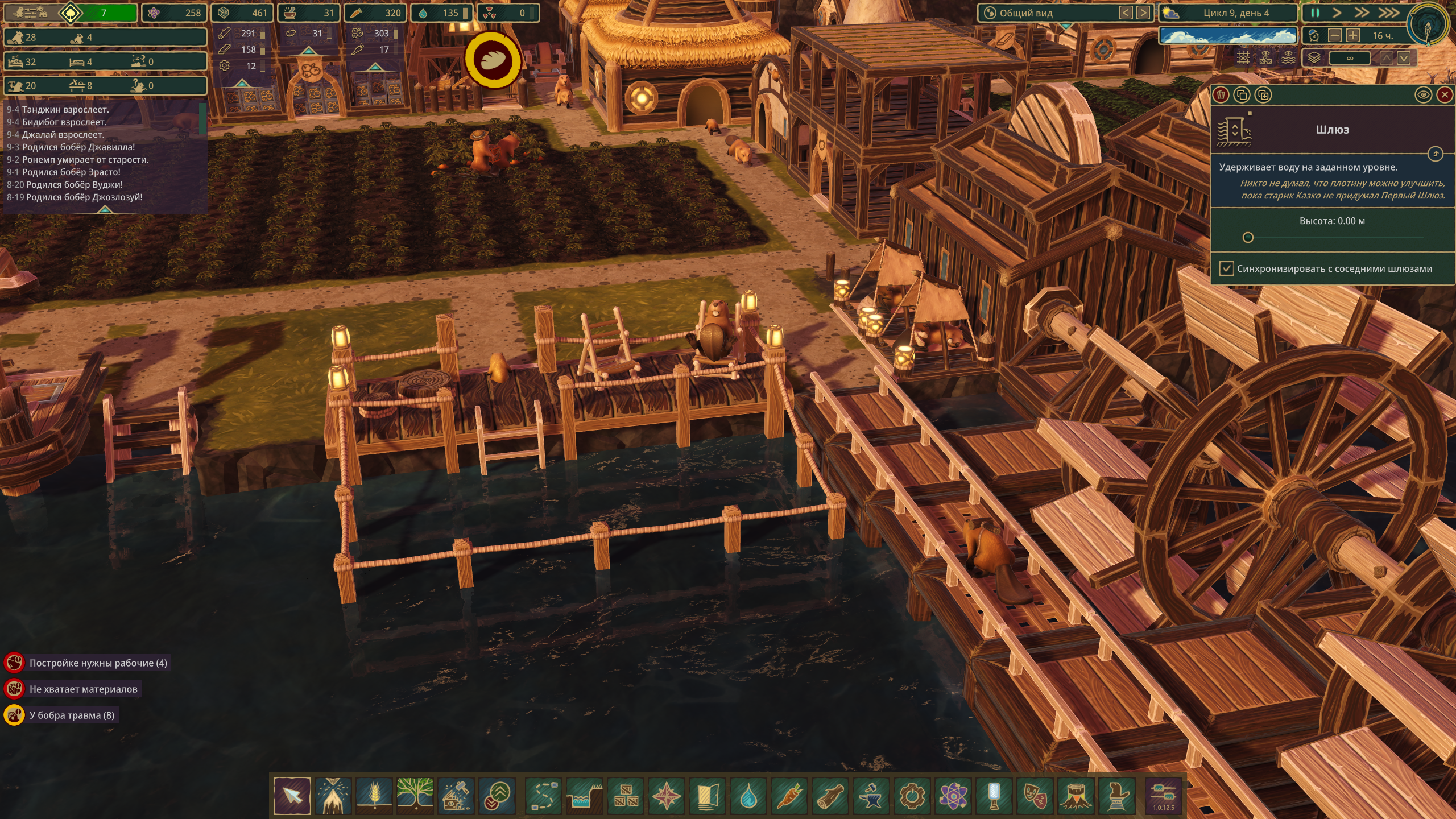Screen dimensions: 1456x819
Task: Show the 'Не хватает материалов' warning
Action: pos(83,689)
